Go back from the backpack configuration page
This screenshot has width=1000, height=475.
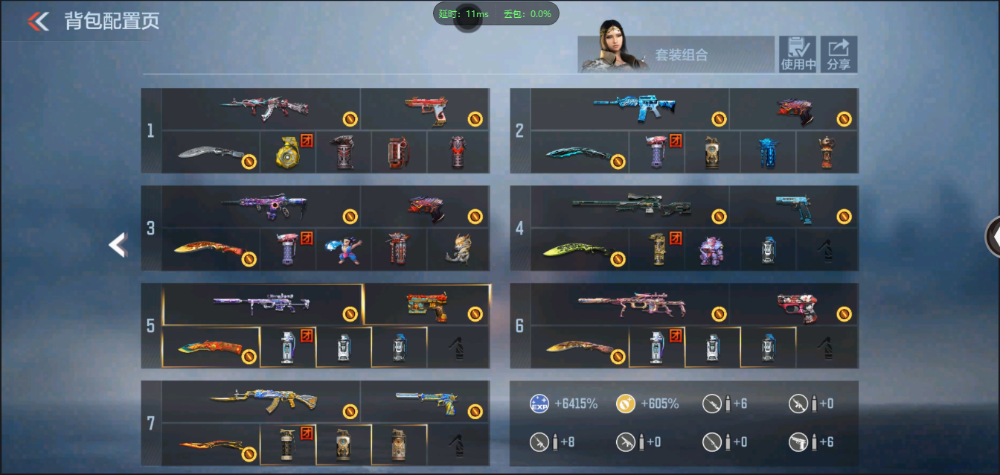[38, 21]
